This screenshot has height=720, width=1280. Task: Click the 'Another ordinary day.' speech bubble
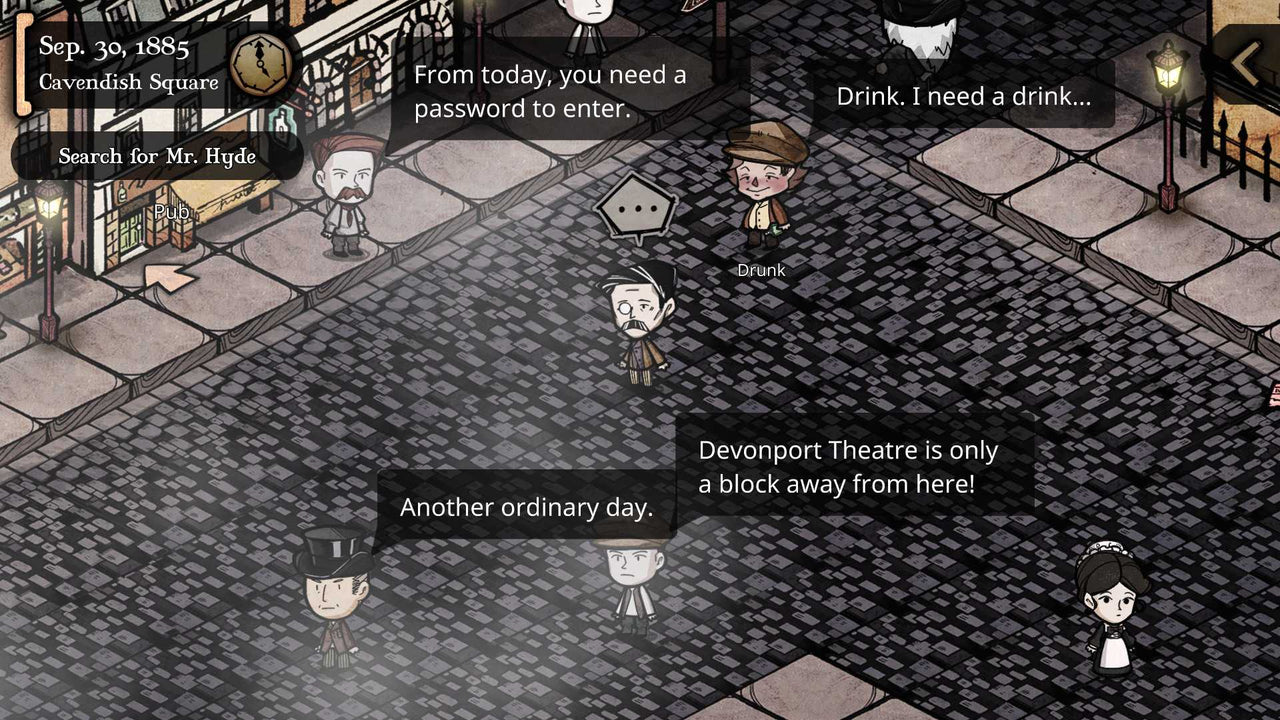[x=527, y=507]
